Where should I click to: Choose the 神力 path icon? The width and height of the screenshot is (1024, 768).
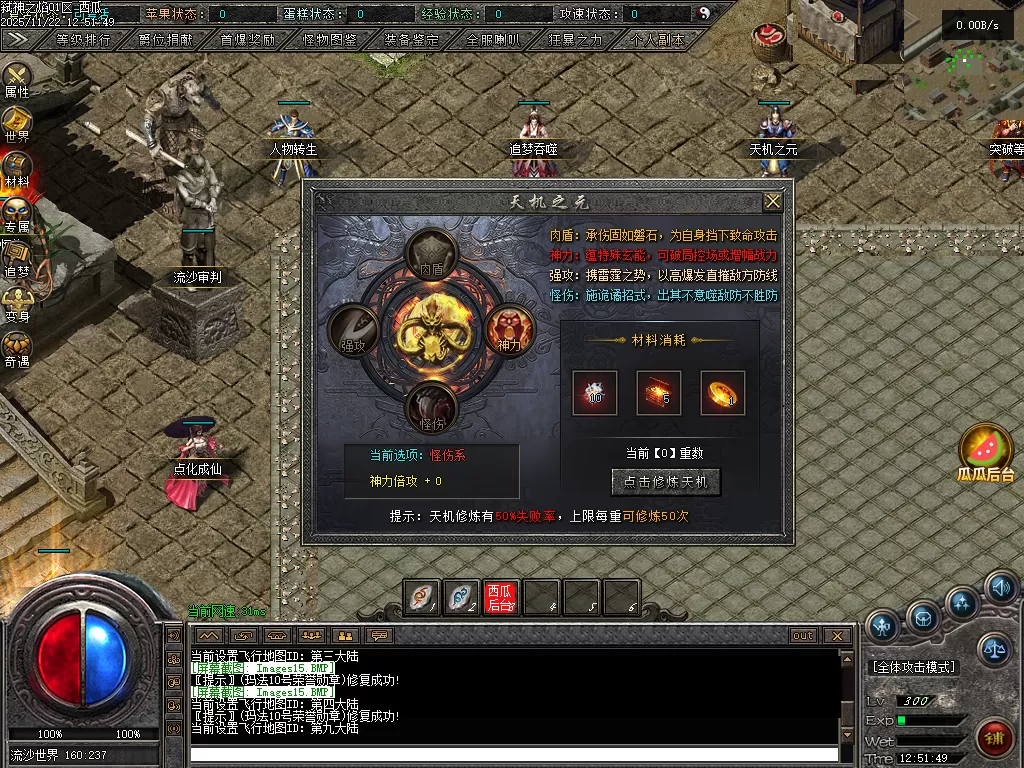(x=510, y=329)
